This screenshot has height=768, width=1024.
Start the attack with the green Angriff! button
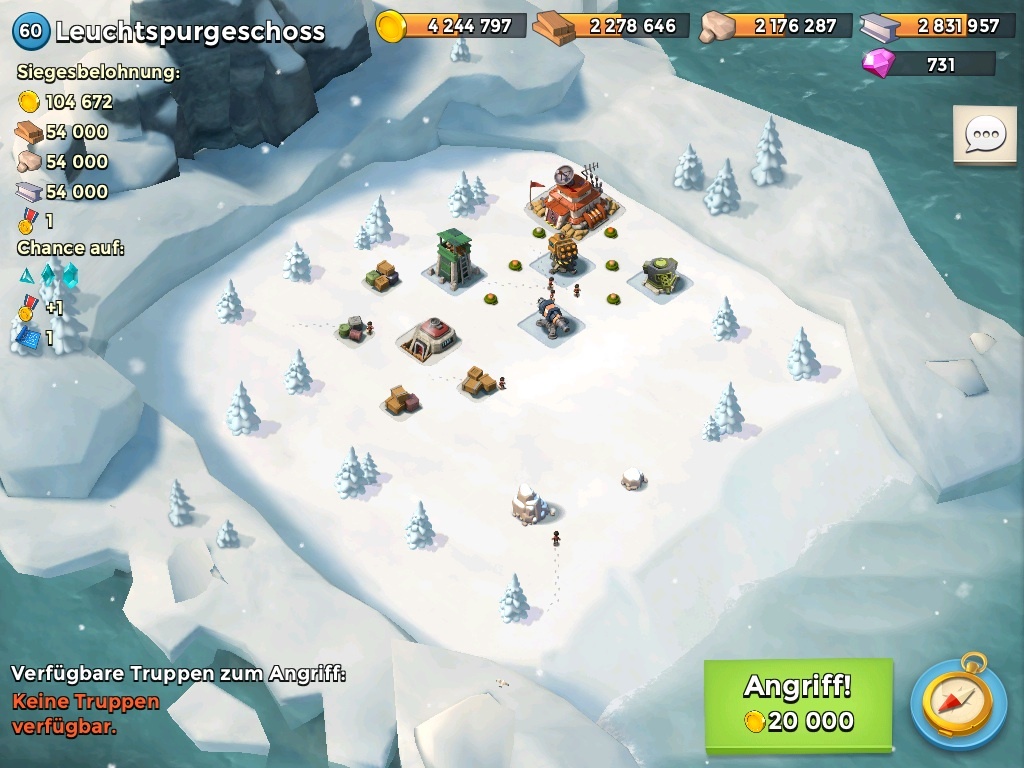798,703
